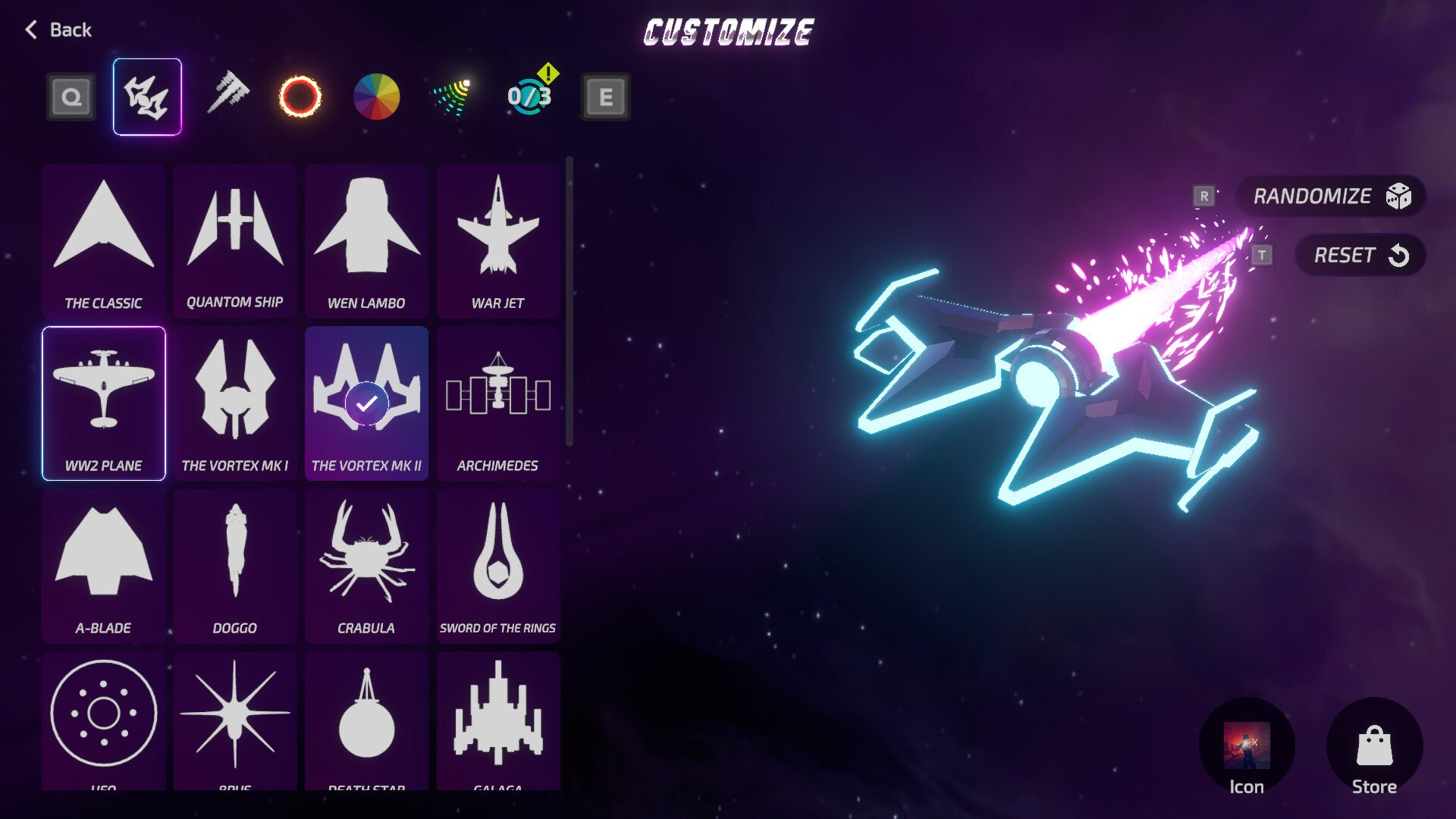Select the Quantom Ship tile
Screen dimensions: 1456x819
pyautogui.click(x=235, y=241)
